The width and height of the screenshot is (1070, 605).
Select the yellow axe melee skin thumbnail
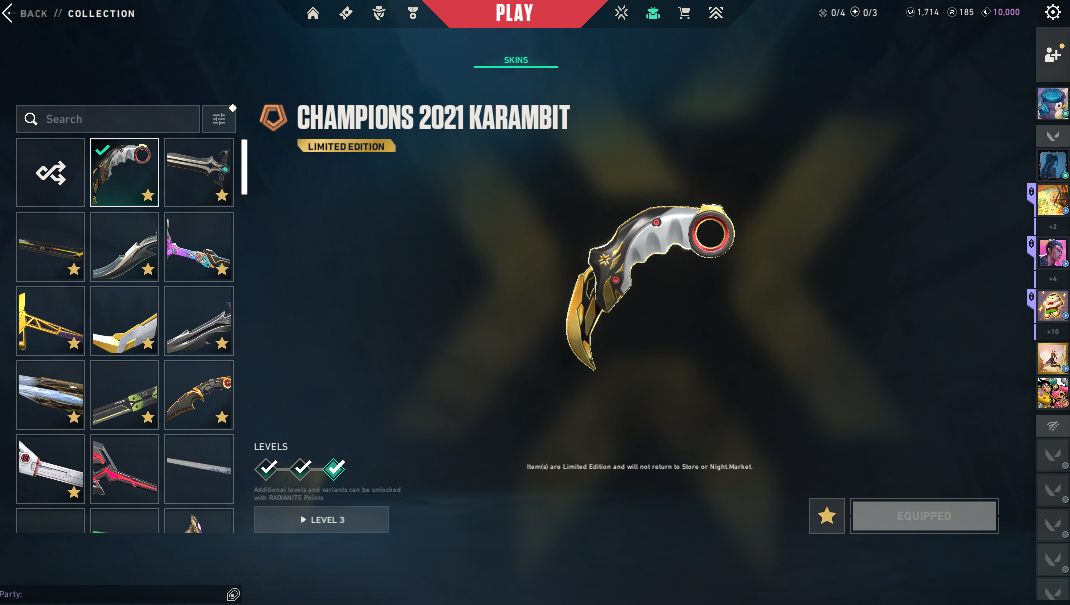pyautogui.click(x=51, y=321)
